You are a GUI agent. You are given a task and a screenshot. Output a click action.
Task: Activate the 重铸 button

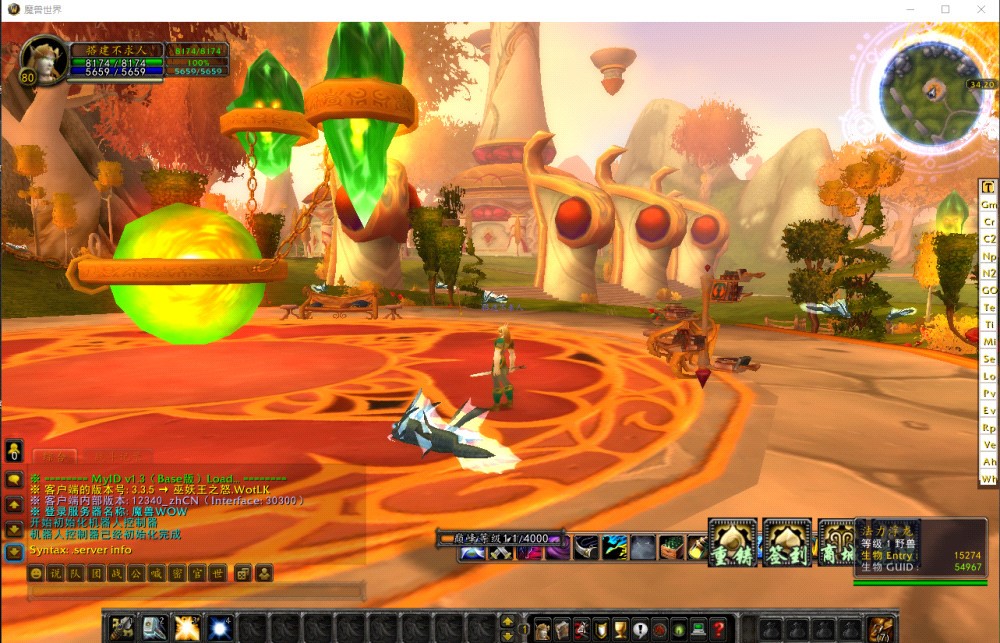pos(733,544)
